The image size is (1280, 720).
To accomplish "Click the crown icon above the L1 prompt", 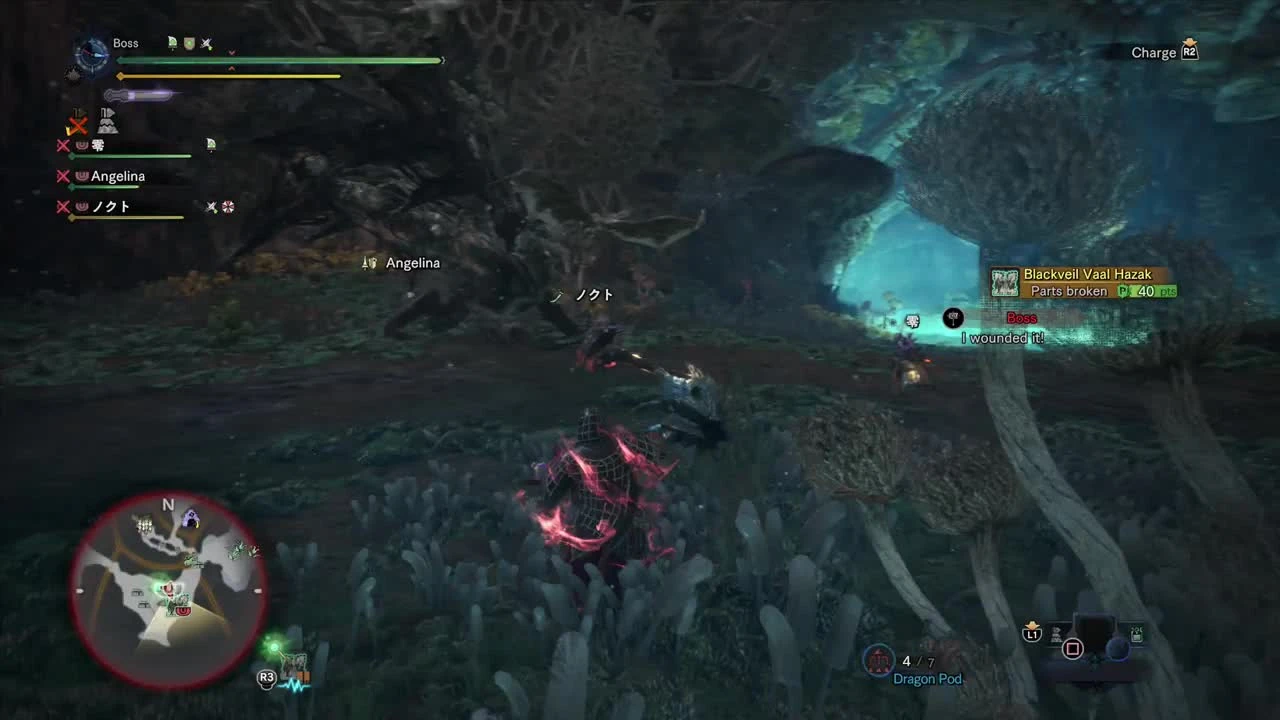I will [1032, 623].
